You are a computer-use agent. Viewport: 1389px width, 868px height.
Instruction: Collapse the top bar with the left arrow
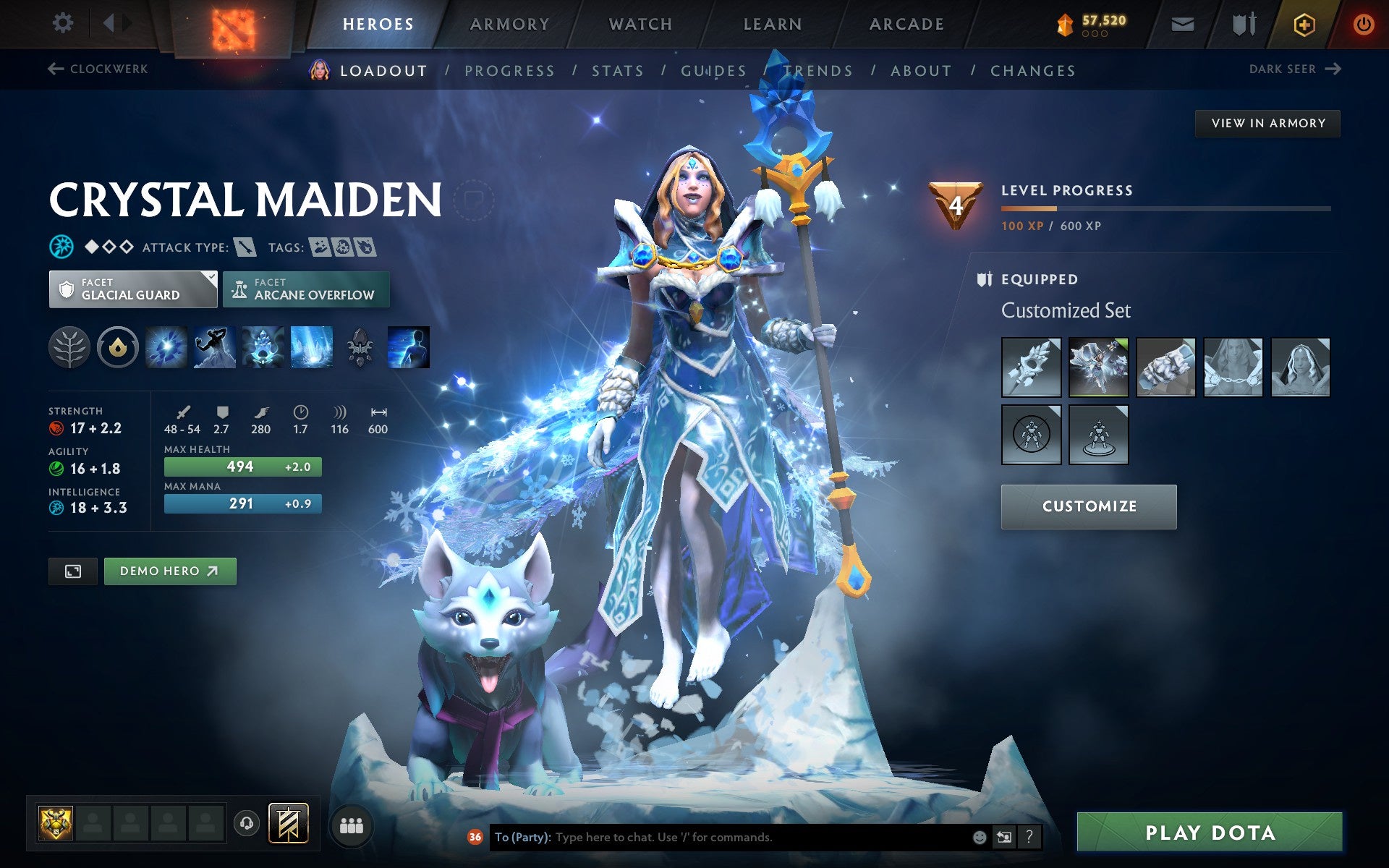click(x=110, y=22)
